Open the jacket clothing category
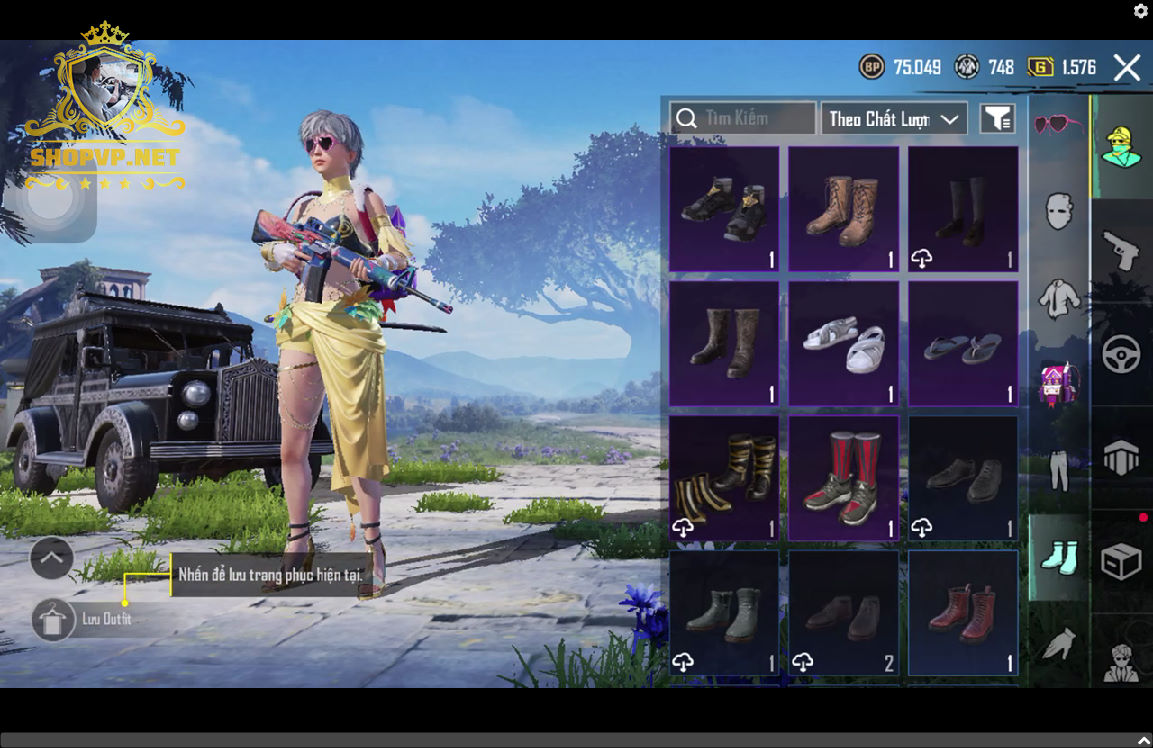 click(1059, 299)
